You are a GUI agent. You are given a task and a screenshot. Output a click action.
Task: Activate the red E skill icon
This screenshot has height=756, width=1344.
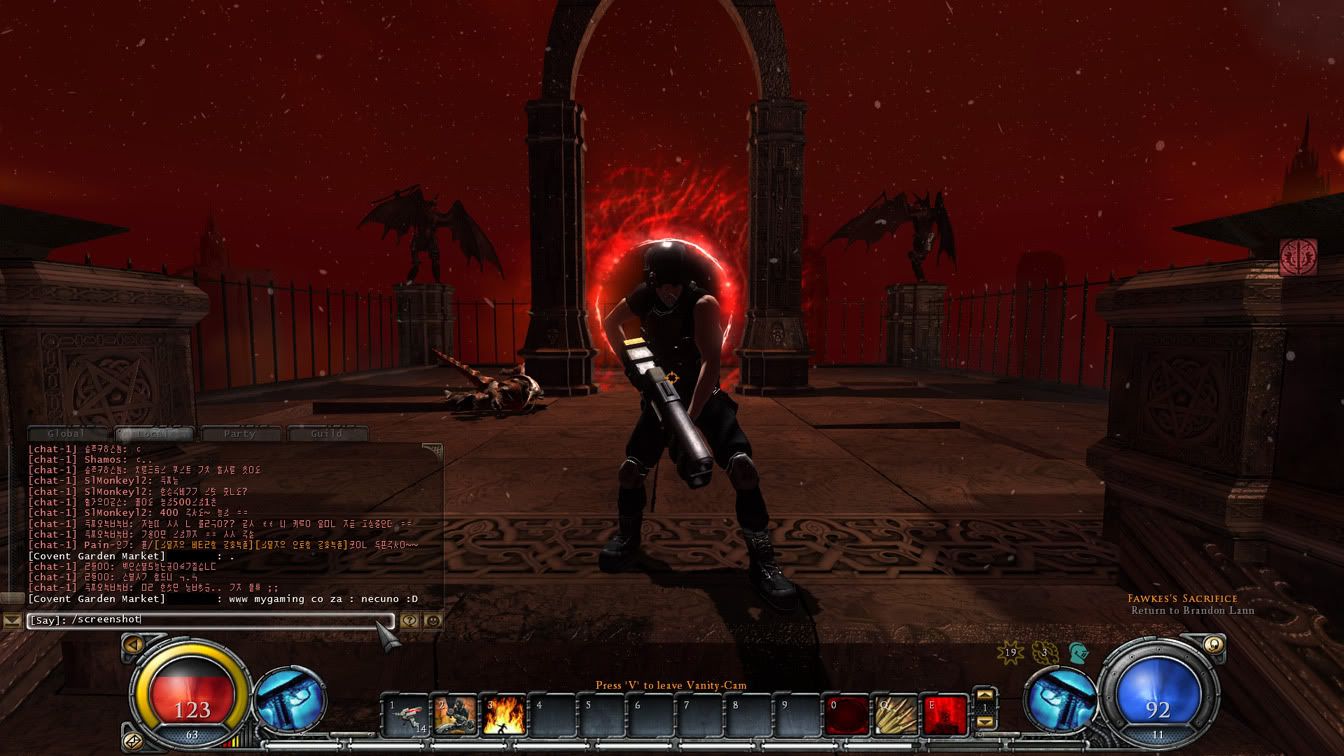(944, 716)
